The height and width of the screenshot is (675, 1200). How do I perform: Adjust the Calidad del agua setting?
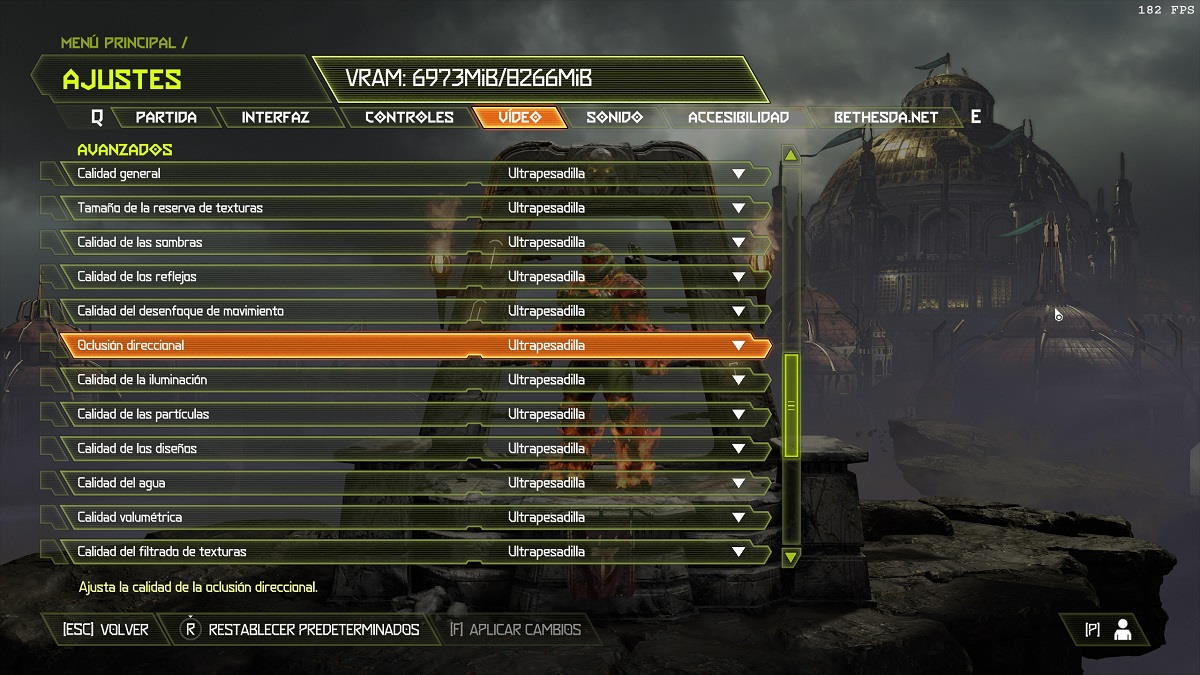pos(738,483)
